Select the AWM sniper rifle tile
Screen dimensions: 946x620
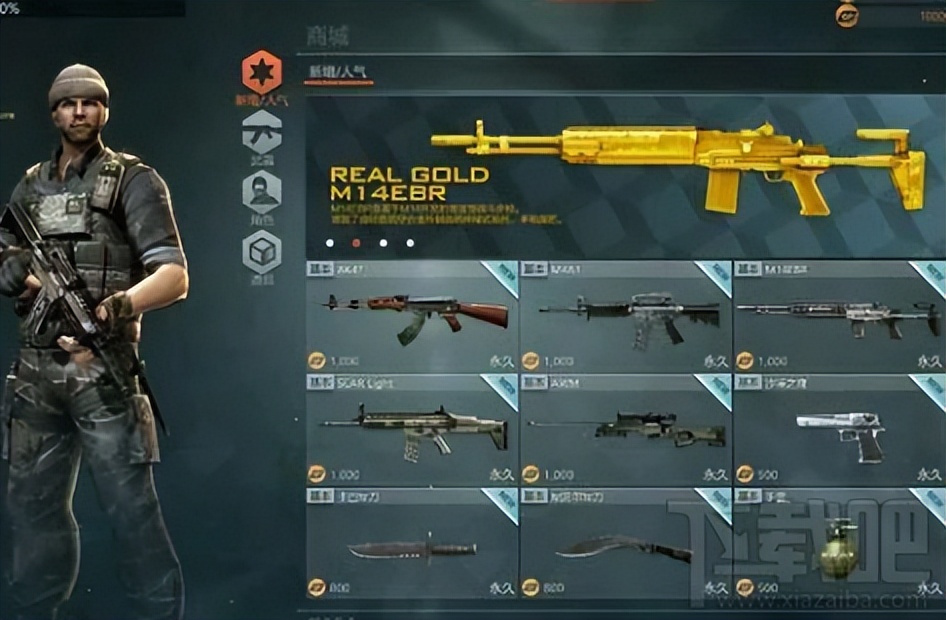tap(626, 430)
